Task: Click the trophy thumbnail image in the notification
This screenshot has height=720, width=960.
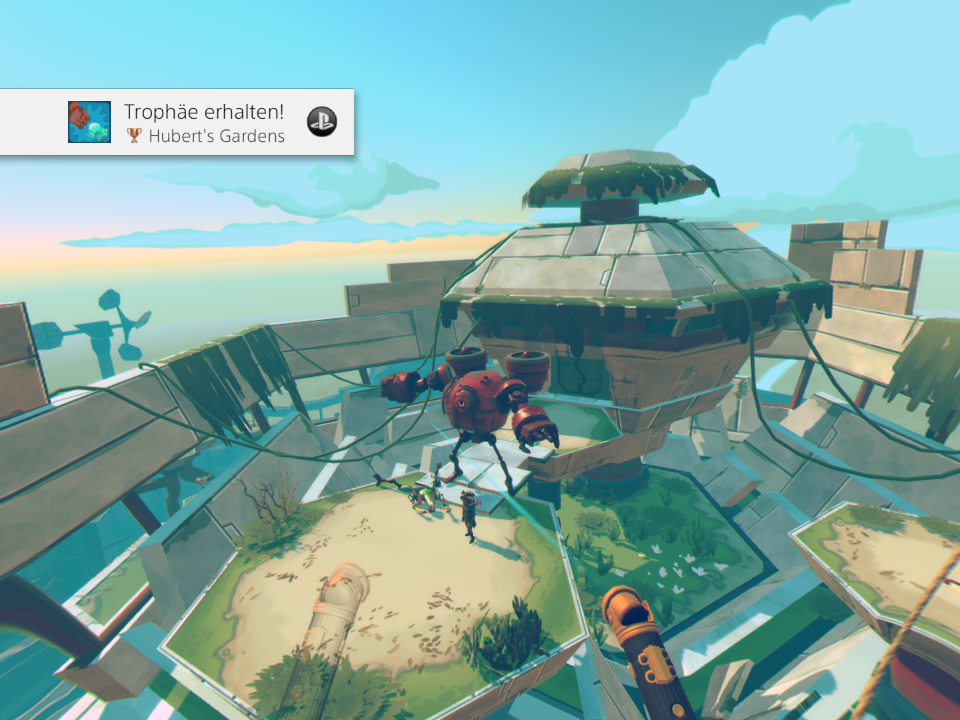Action: click(x=89, y=122)
